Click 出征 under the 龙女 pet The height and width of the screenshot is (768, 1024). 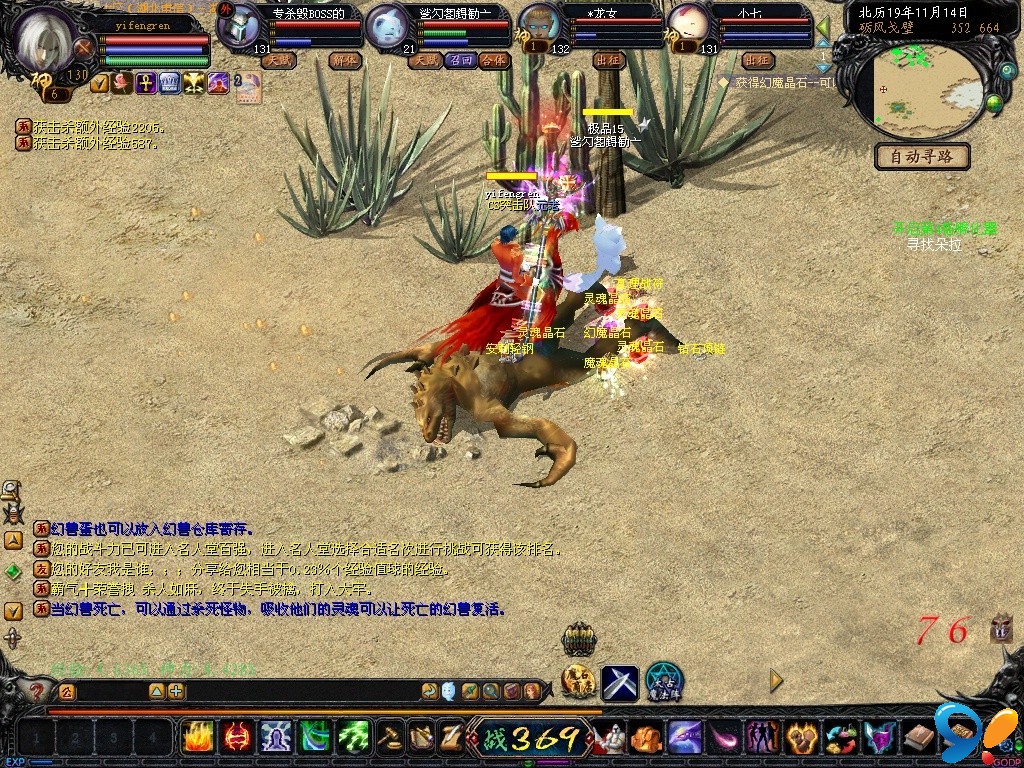click(608, 60)
